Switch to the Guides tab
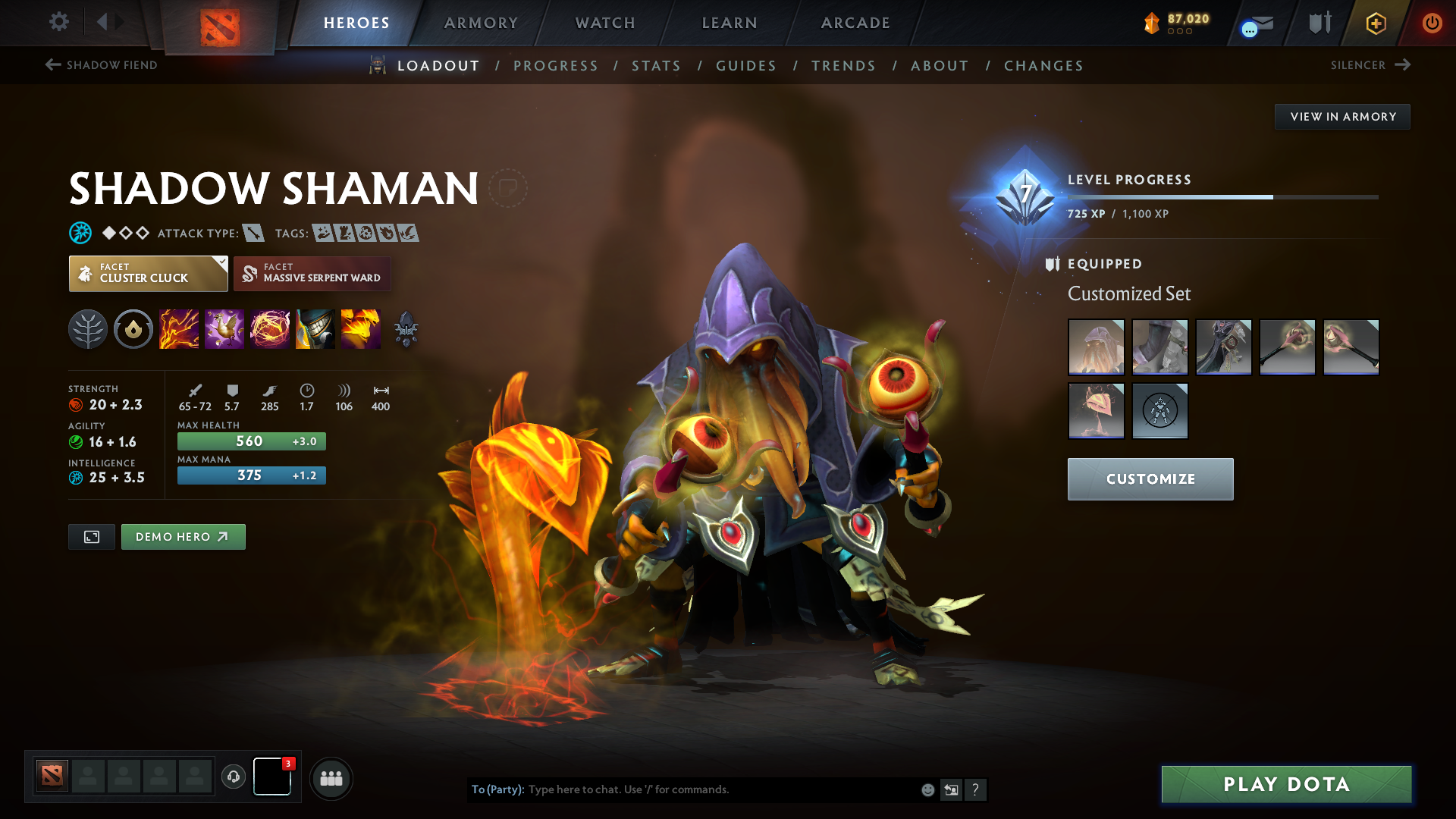 745,66
